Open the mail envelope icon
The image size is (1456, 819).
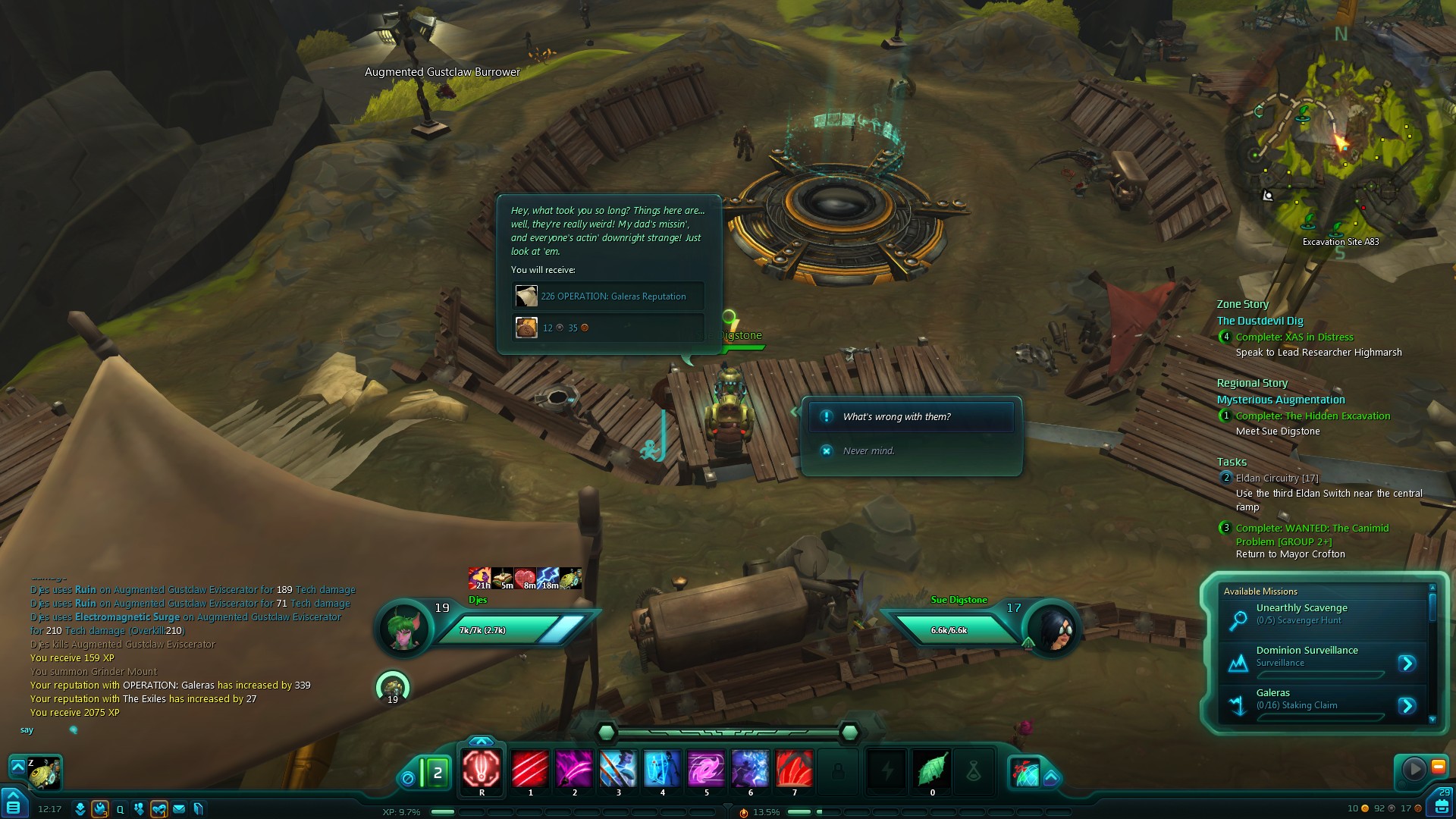point(179,809)
